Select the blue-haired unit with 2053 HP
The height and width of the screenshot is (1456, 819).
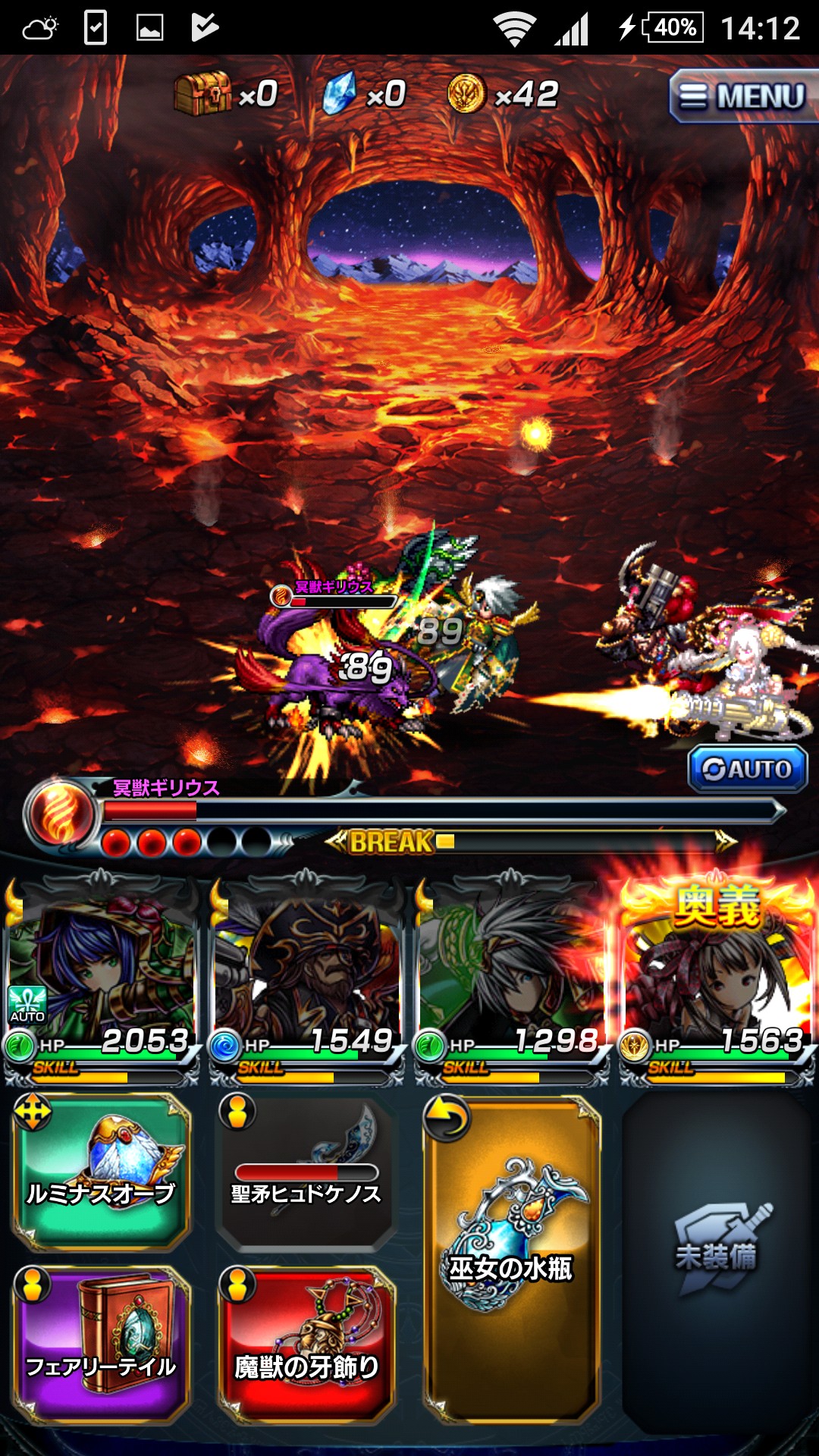pyautogui.click(x=101, y=978)
